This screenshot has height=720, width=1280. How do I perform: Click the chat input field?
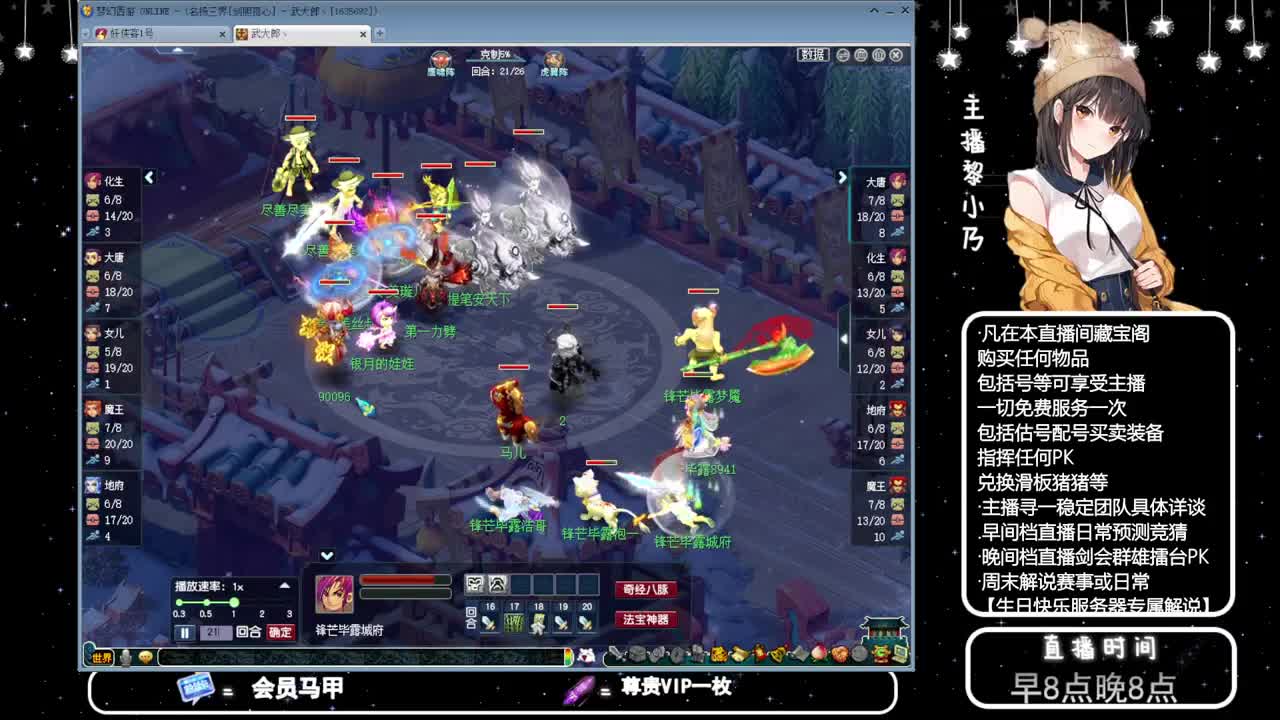click(350, 656)
